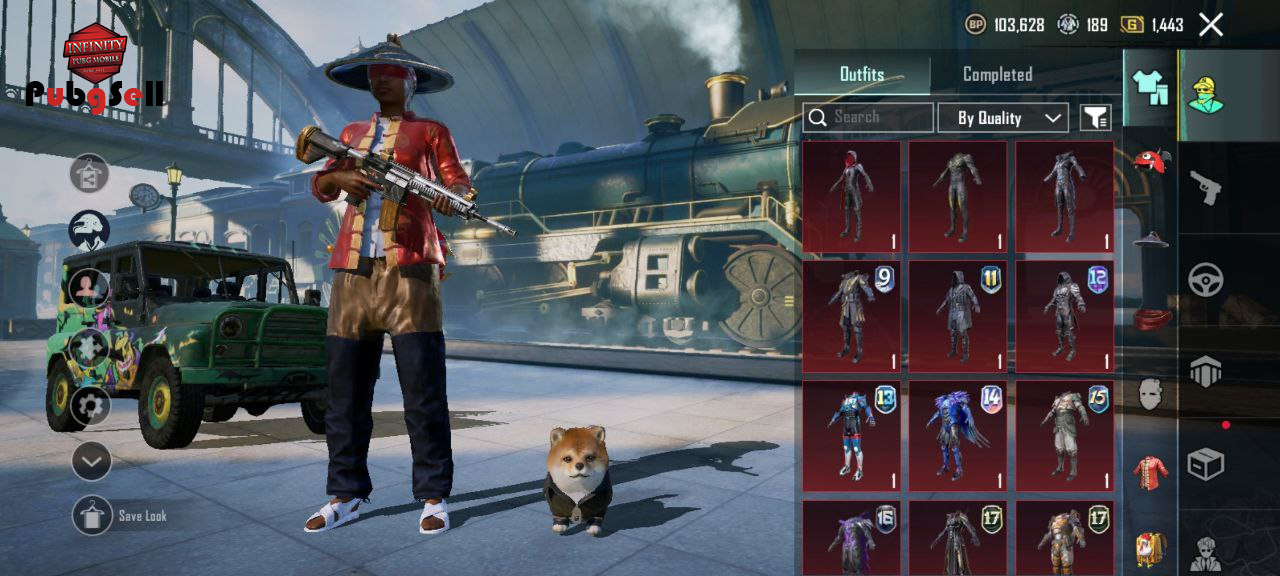1280x576 pixels.
Task: Click the outfit Search field
Action: 868,117
